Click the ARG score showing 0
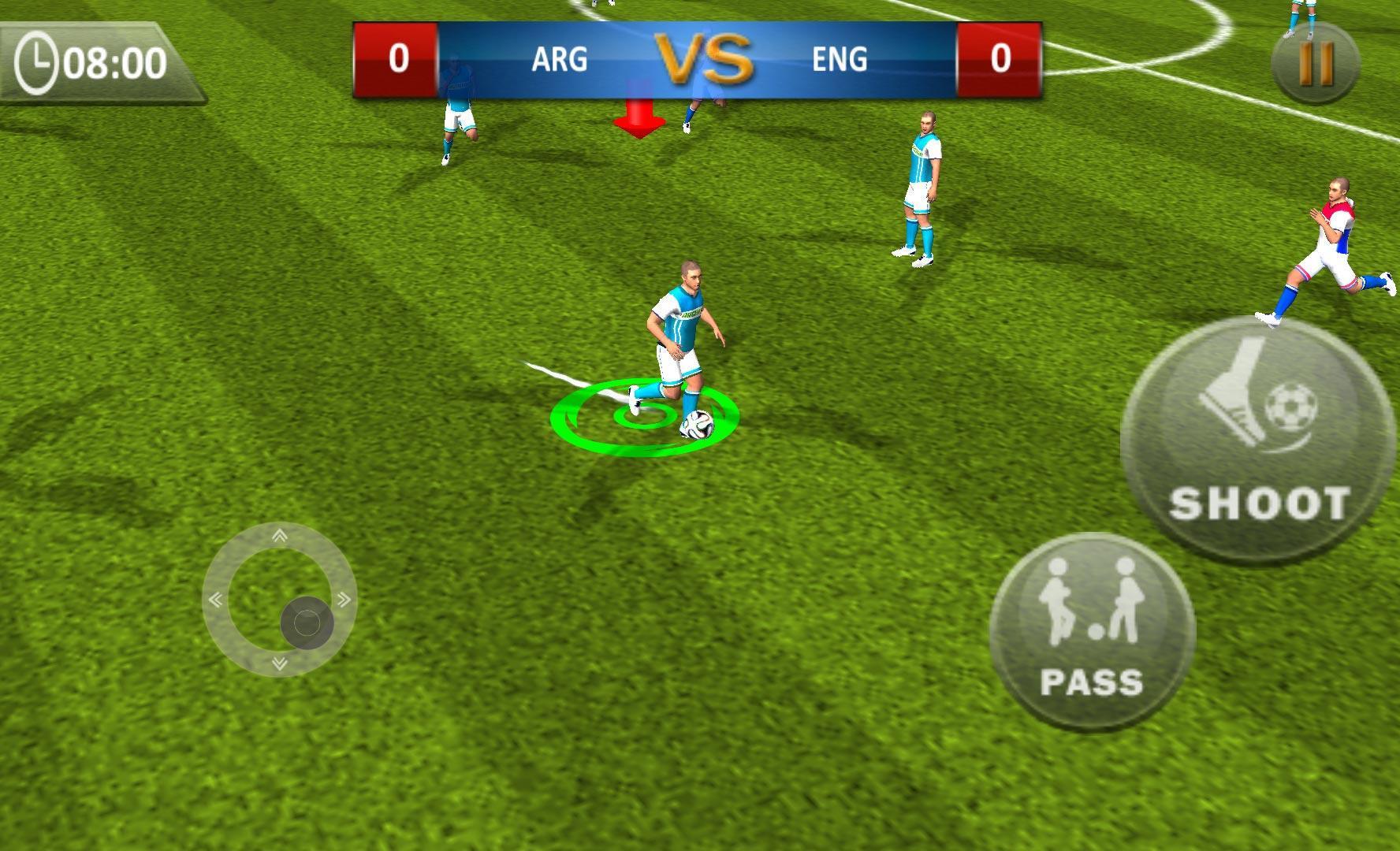This screenshot has width=1400, height=851. click(397, 58)
